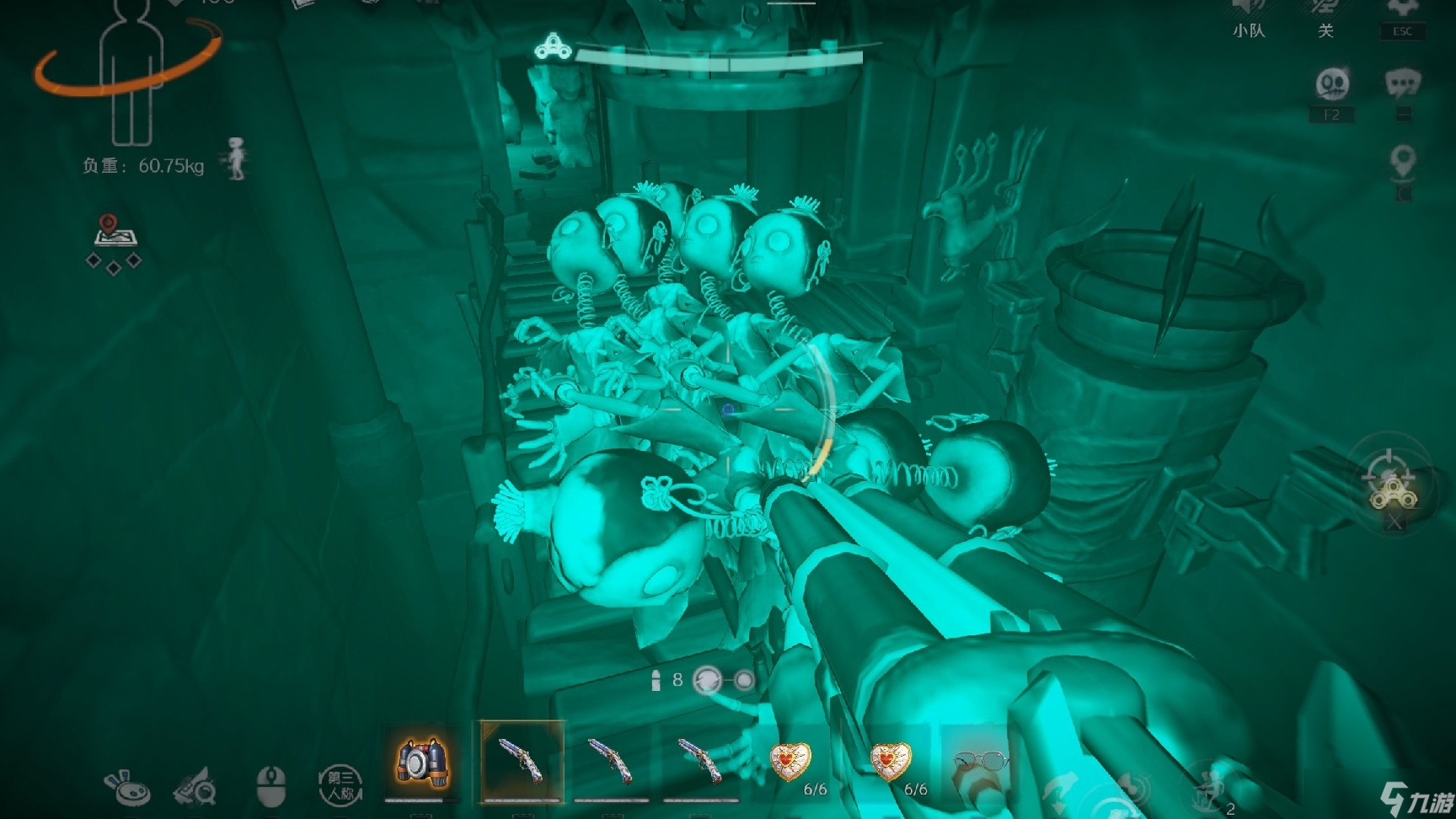This screenshot has height=819, width=1456.
Task: Click the body silhouette status panel
Action: (128, 76)
